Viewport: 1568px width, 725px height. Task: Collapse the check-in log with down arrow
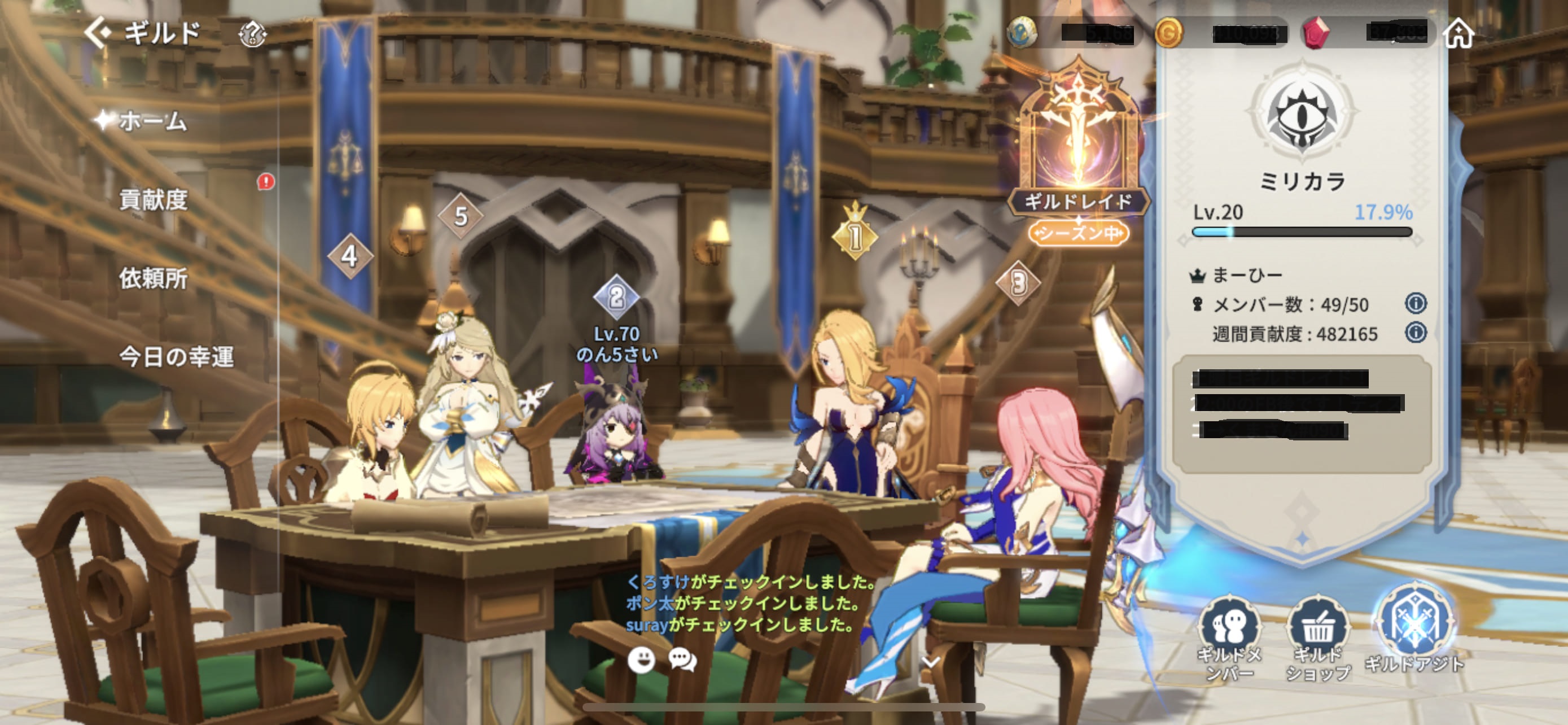(x=931, y=661)
